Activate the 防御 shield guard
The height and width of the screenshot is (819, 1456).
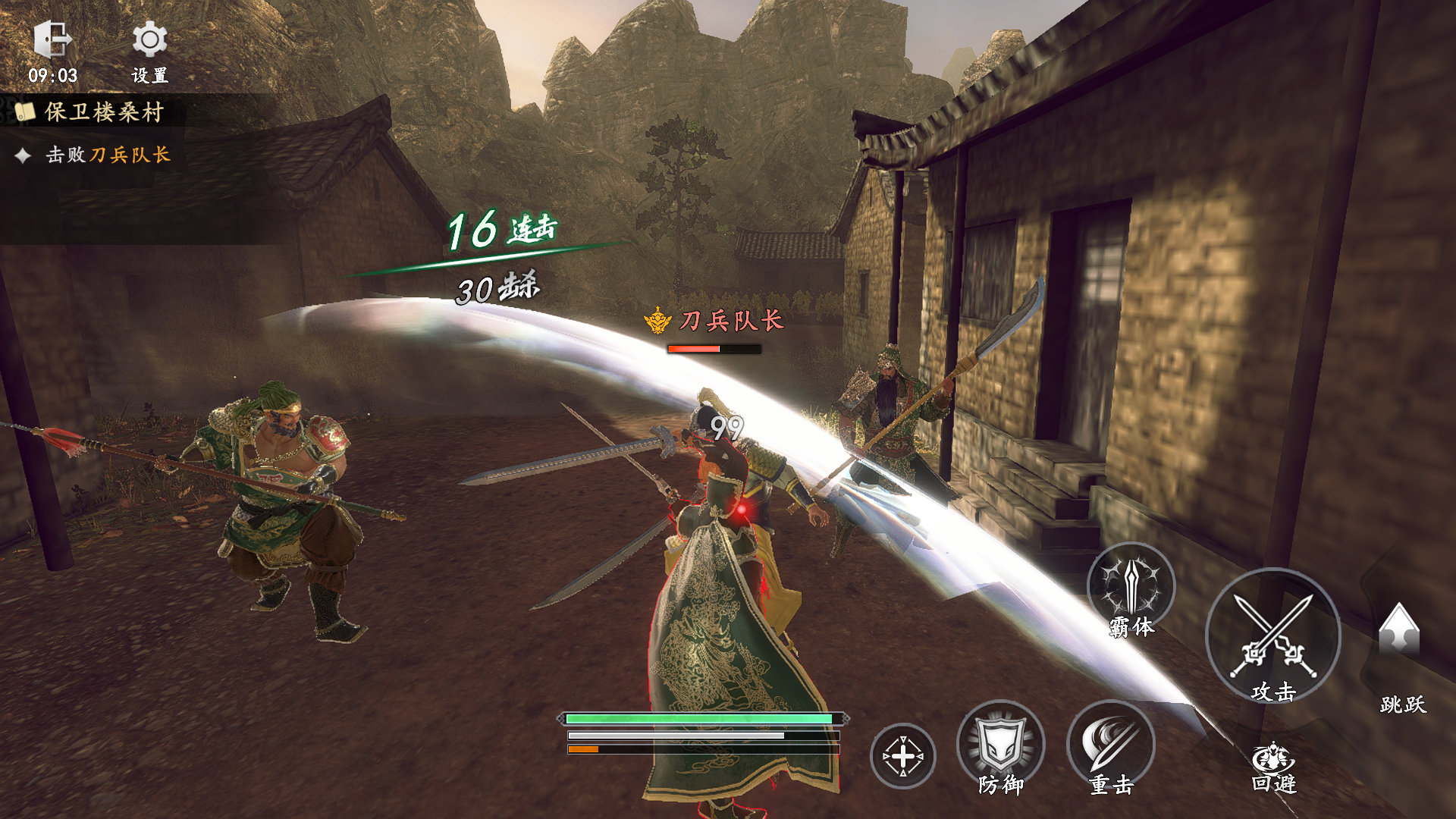[x=1001, y=744]
